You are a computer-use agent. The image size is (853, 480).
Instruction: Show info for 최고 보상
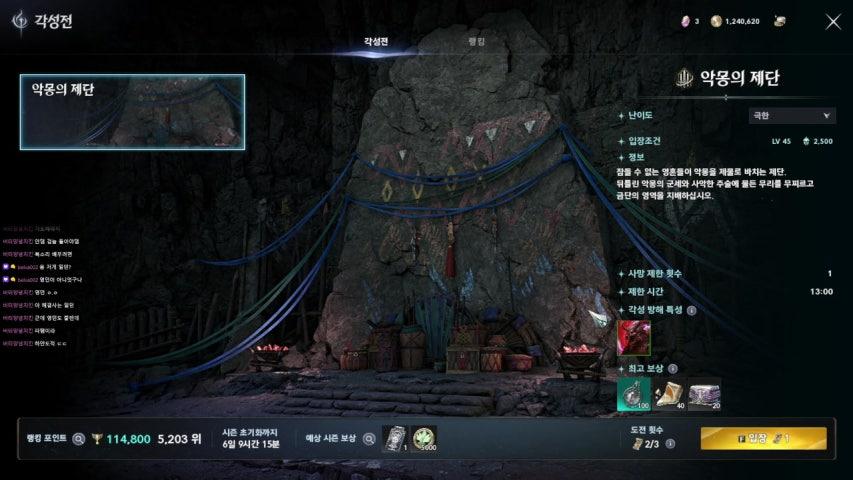click(x=672, y=369)
